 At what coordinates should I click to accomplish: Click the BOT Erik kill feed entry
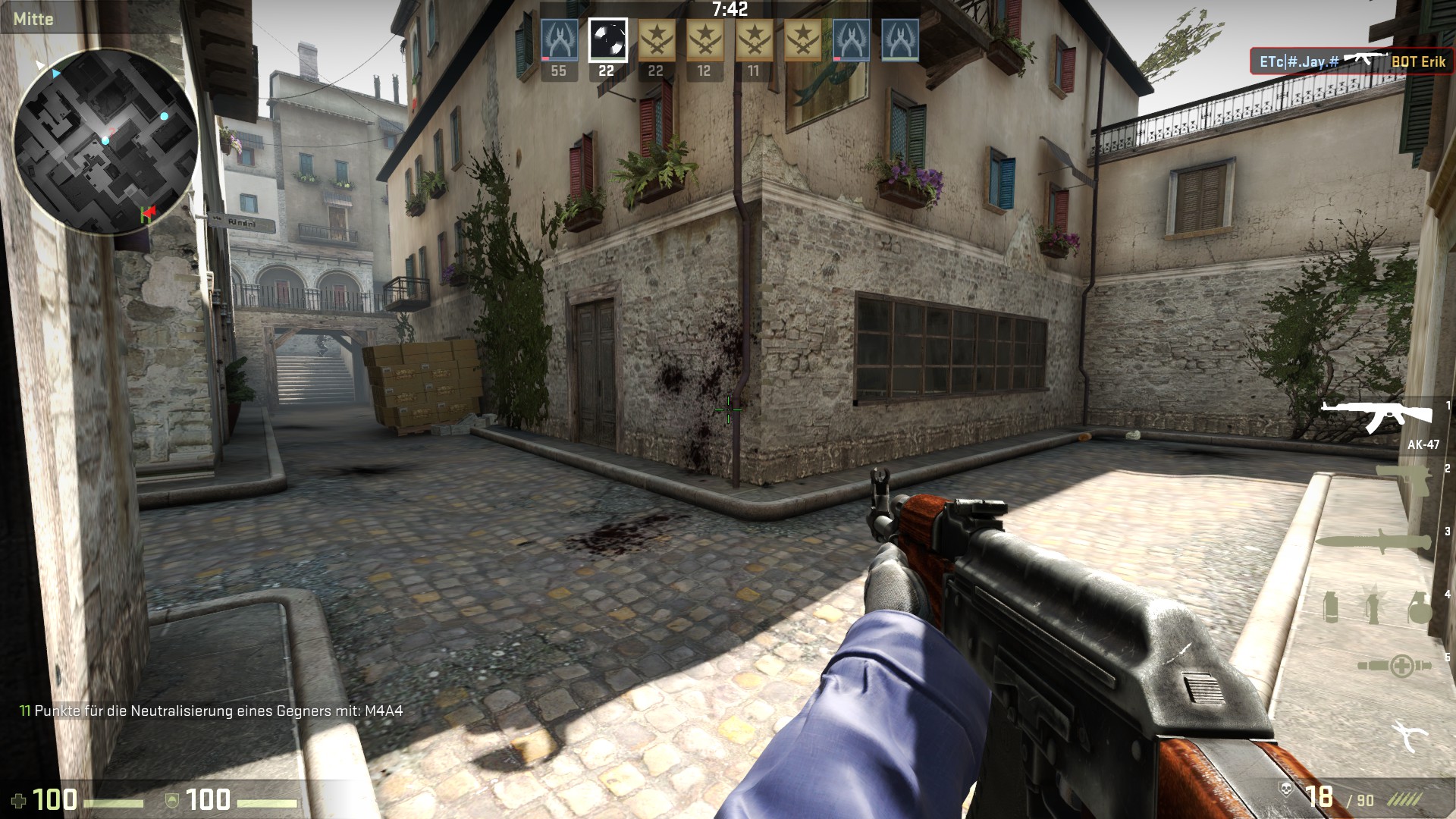[x=1351, y=61]
